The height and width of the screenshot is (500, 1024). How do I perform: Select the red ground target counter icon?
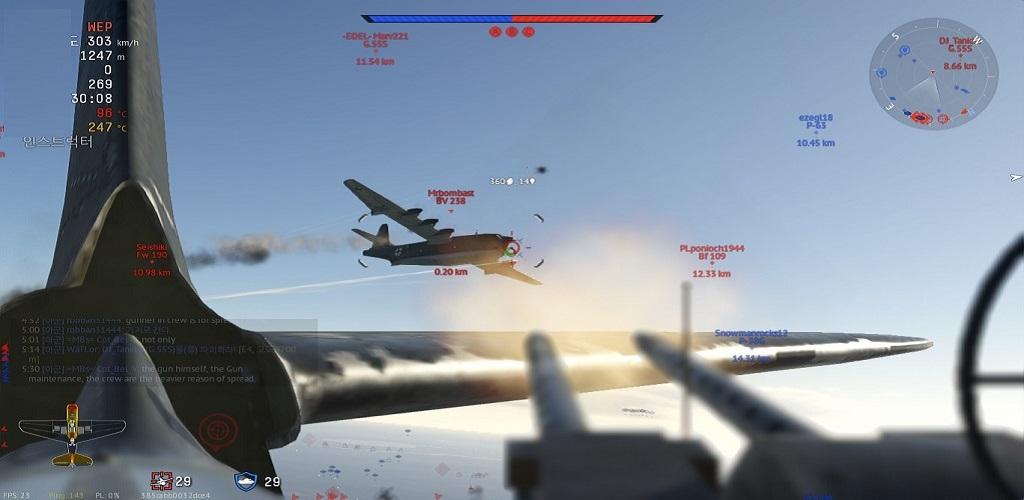[x=161, y=481]
